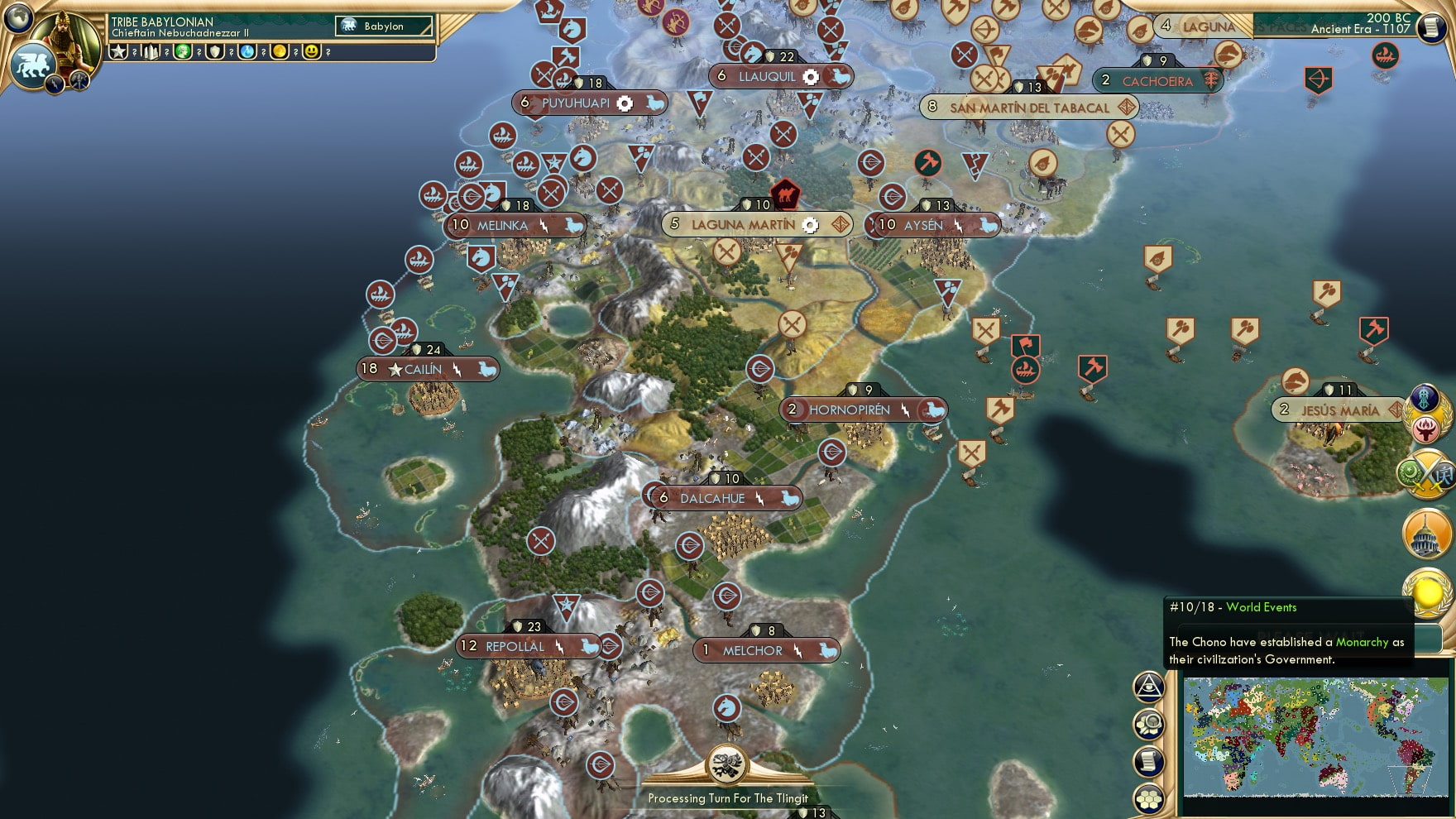
Task: Open the Espionage overview with the eye-pyramid icon
Action: tap(1148, 688)
